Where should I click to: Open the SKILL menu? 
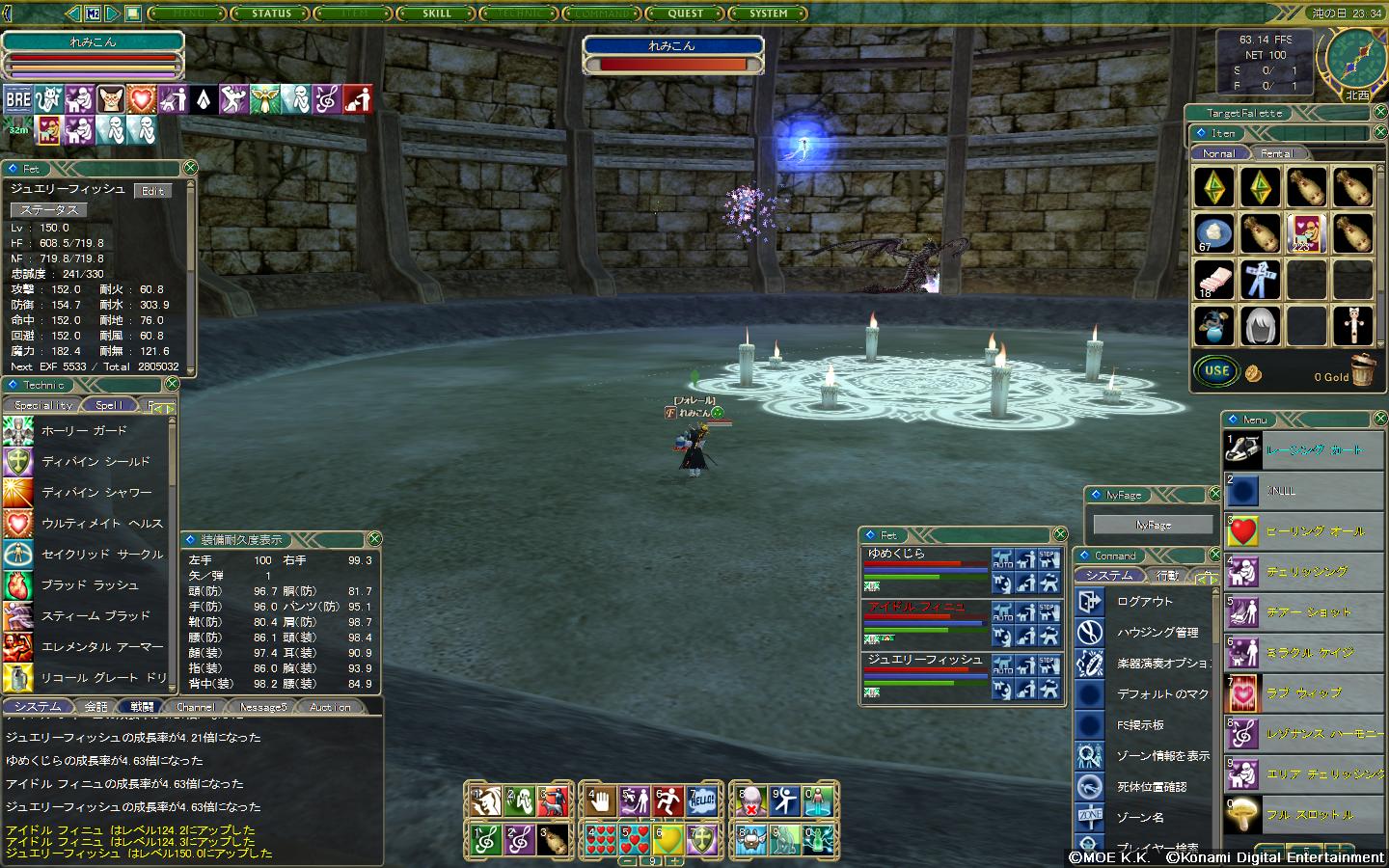tap(437, 14)
